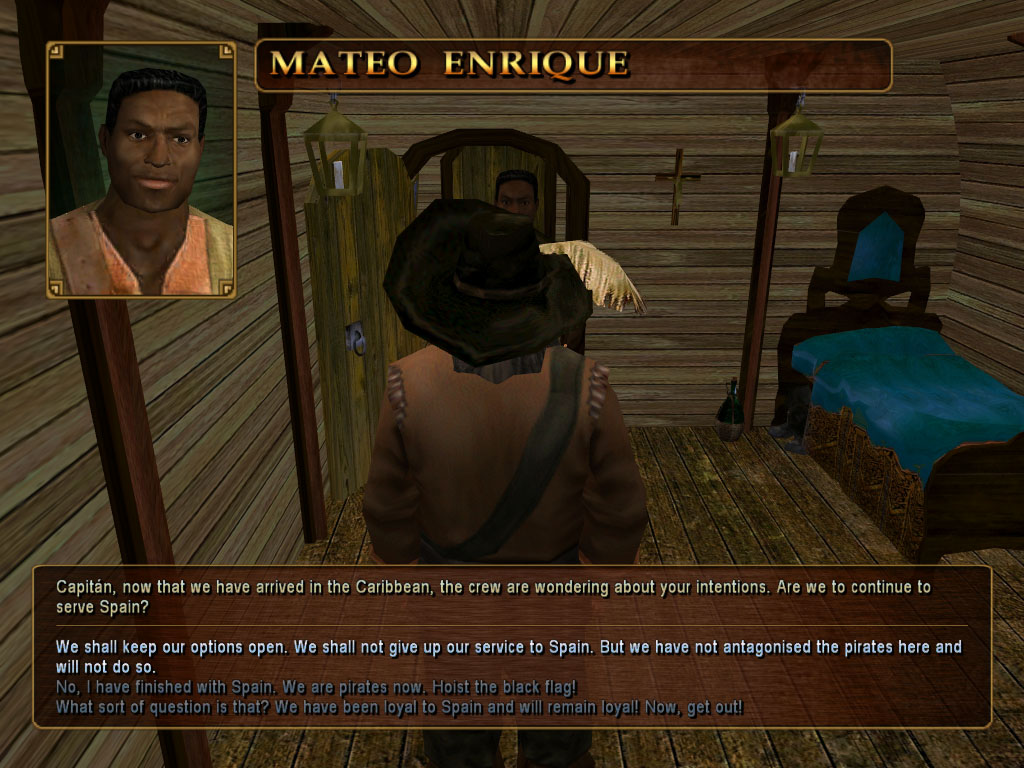Select "We are pirates now" dialogue option
The height and width of the screenshot is (768, 1024).
pos(316,688)
